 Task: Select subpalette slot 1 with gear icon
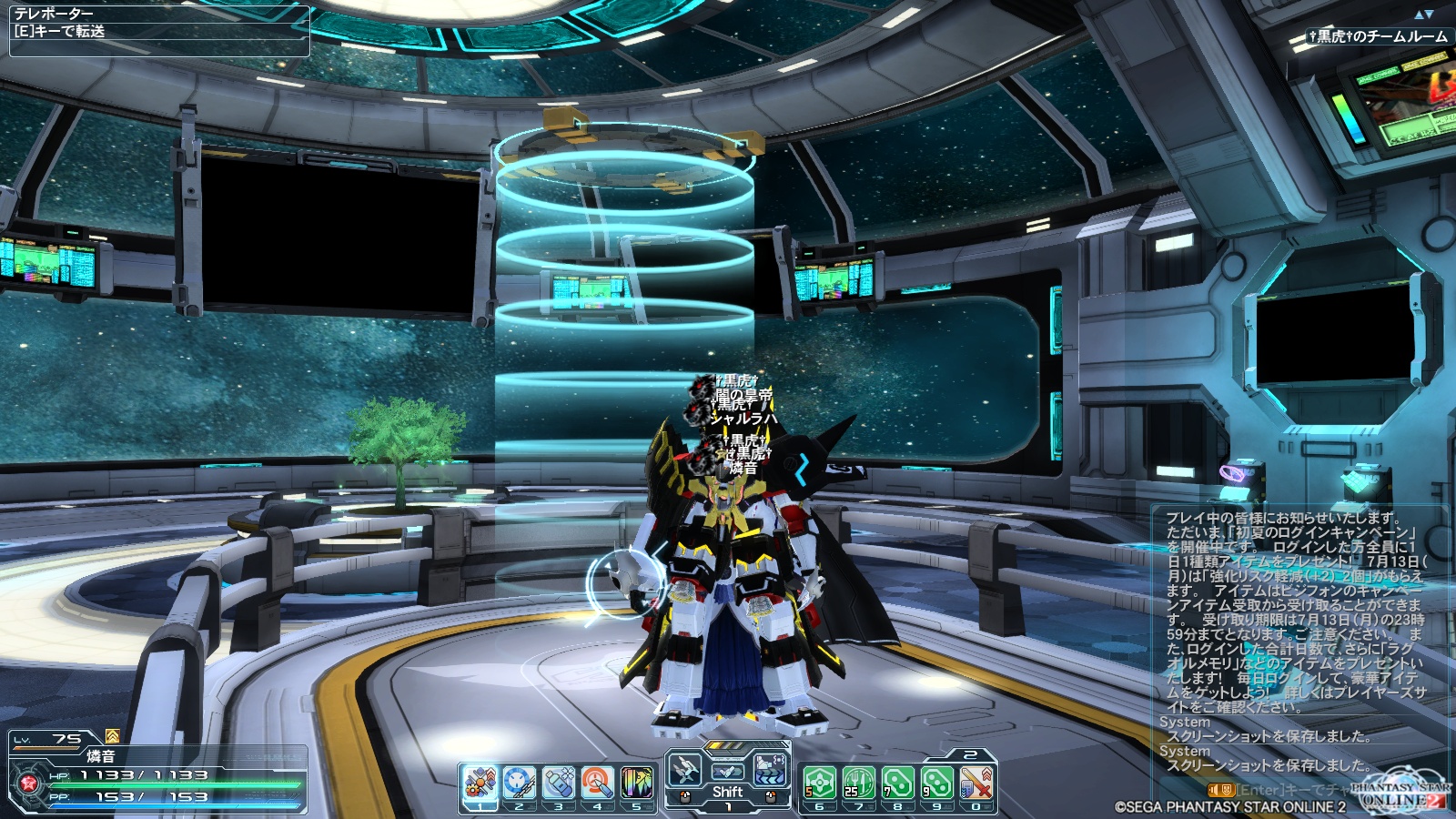pos(480,783)
